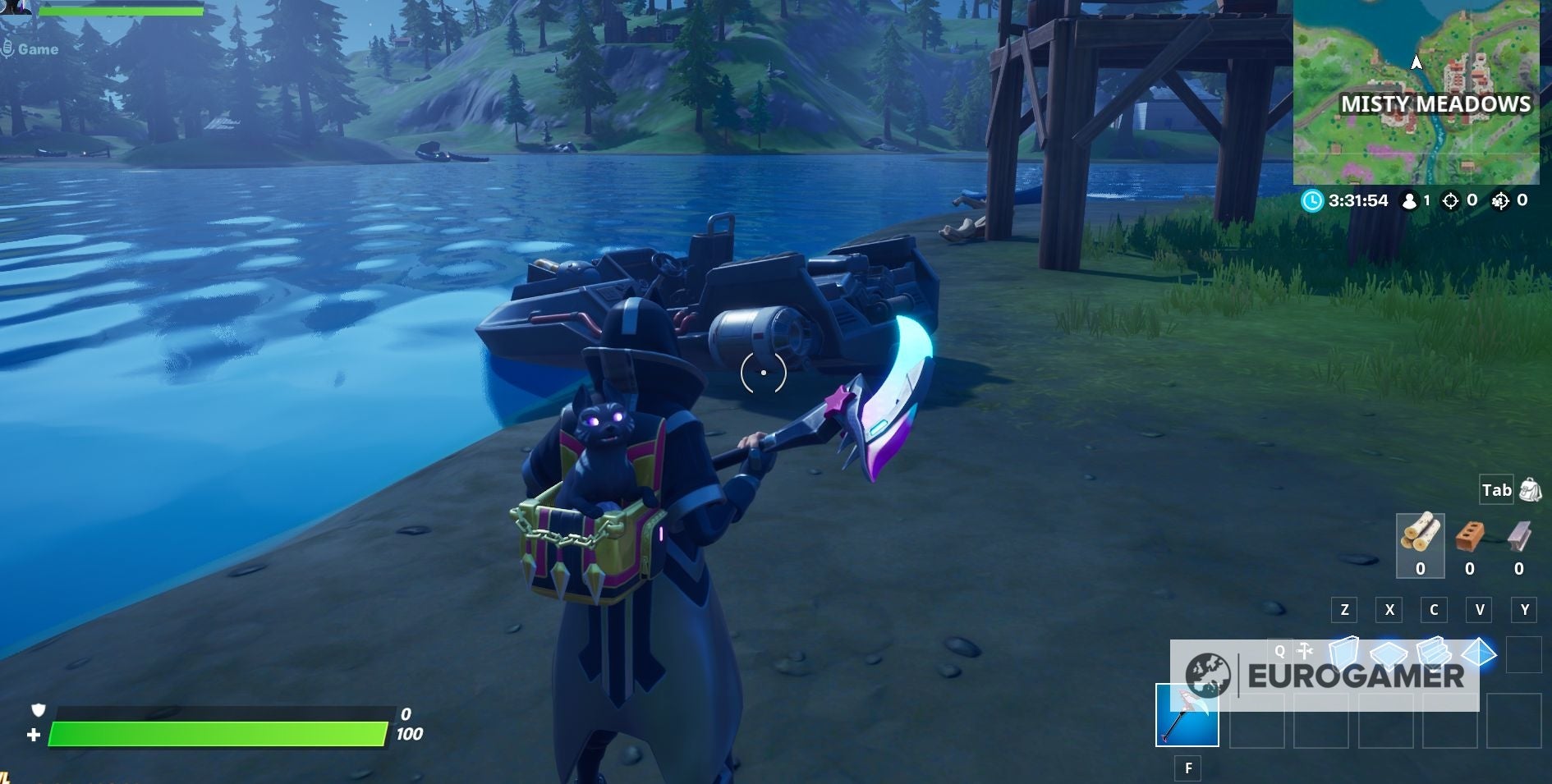Click the F key label under the pickaxe slot
The height and width of the screenshot is (784, 1552).
tap(1188, 767)
